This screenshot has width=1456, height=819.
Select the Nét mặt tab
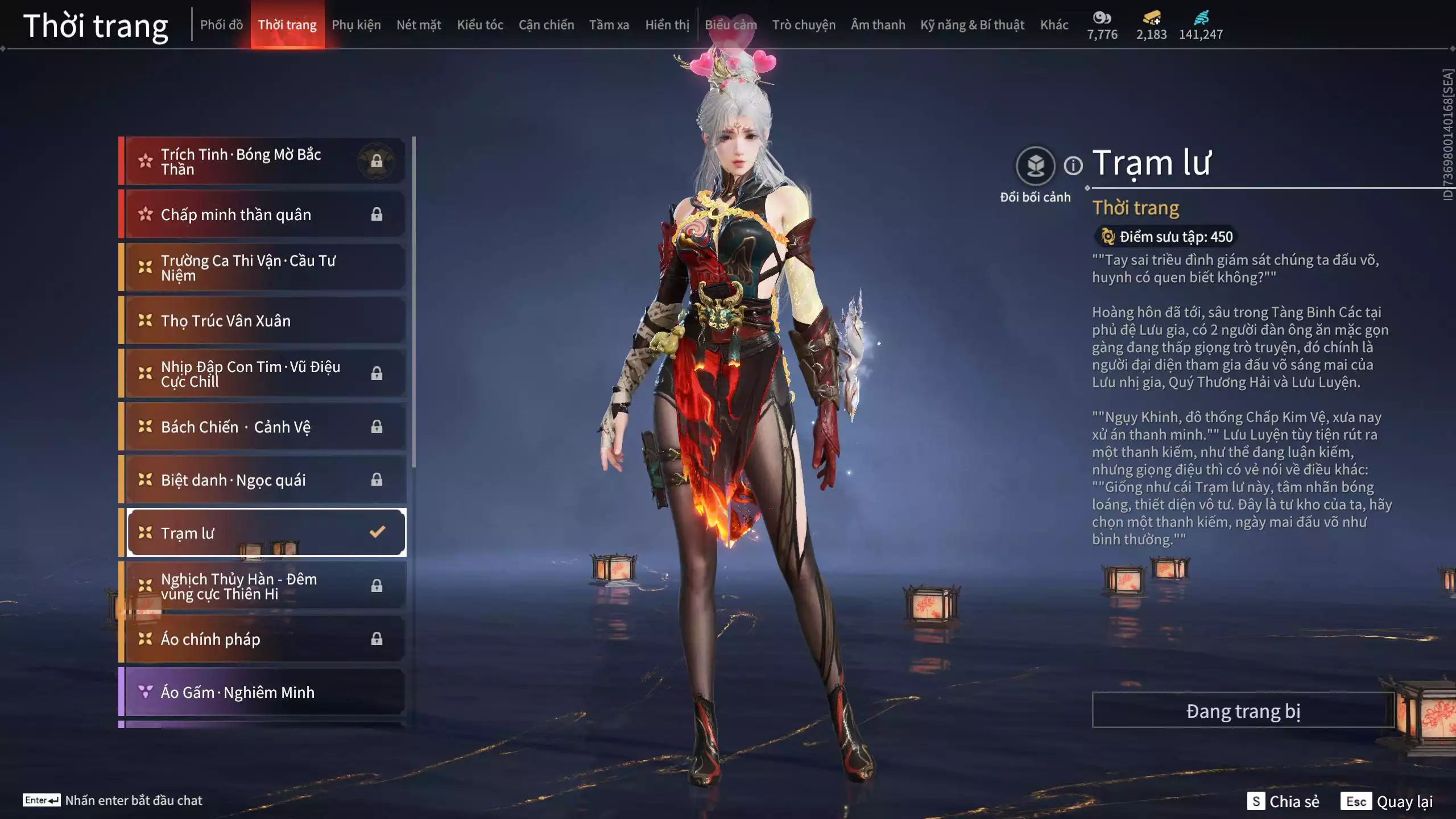click(419, 25)
